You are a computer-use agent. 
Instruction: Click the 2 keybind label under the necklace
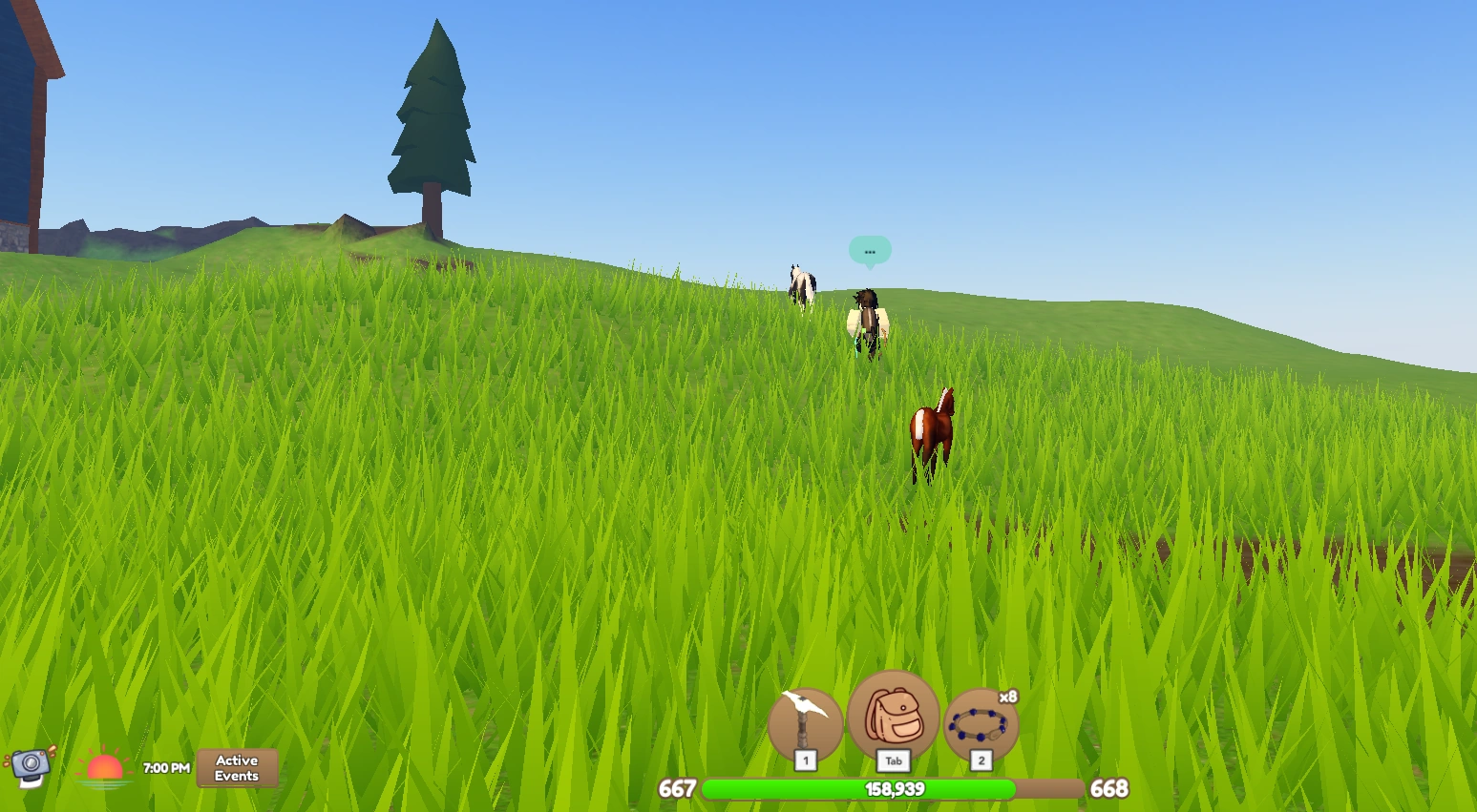980,760
